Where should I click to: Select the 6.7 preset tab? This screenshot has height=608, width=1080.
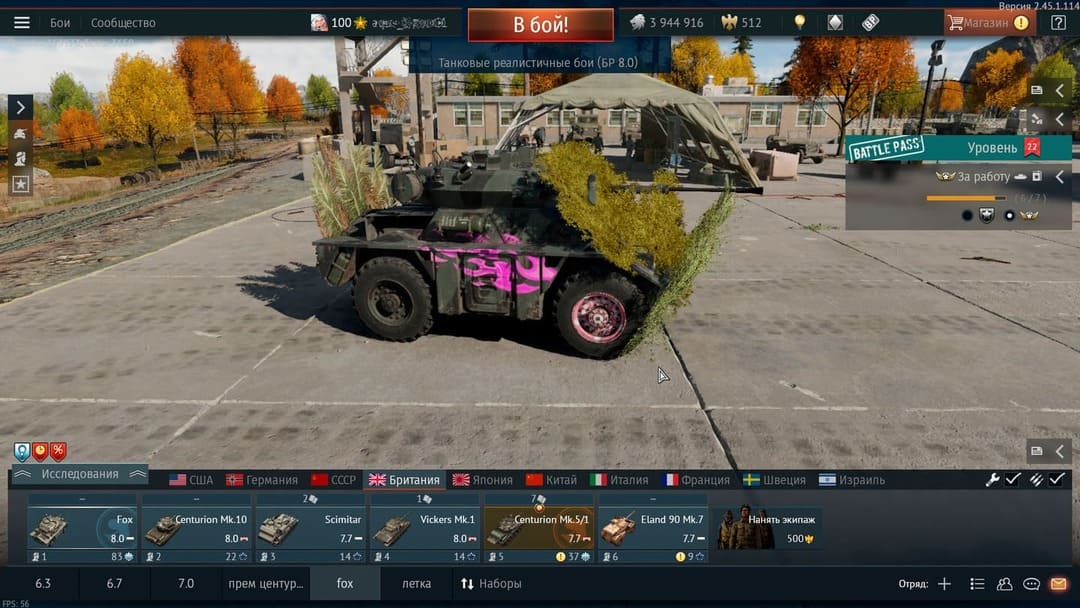click(114, 583)
